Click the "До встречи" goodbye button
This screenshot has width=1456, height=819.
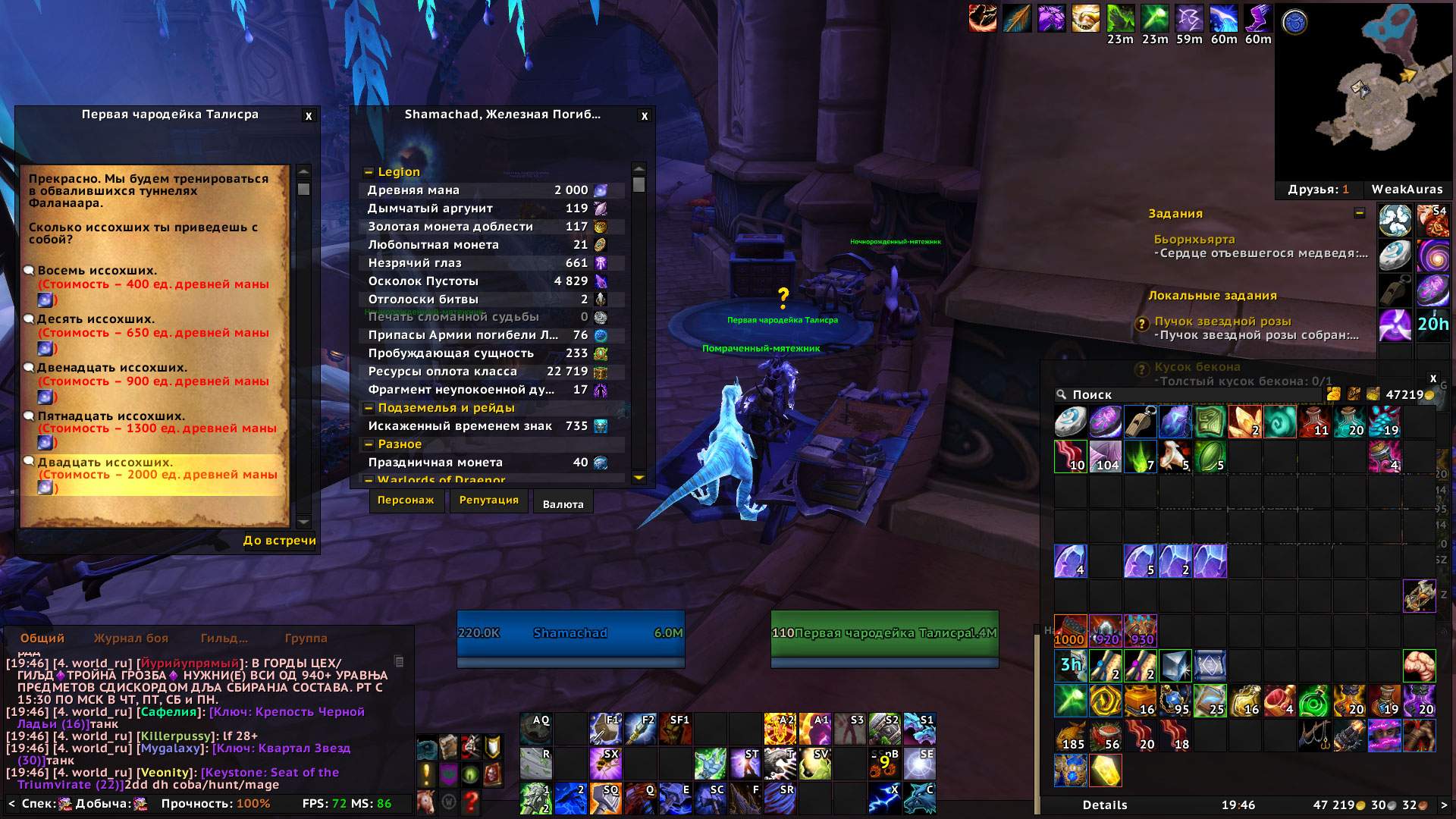279,541
